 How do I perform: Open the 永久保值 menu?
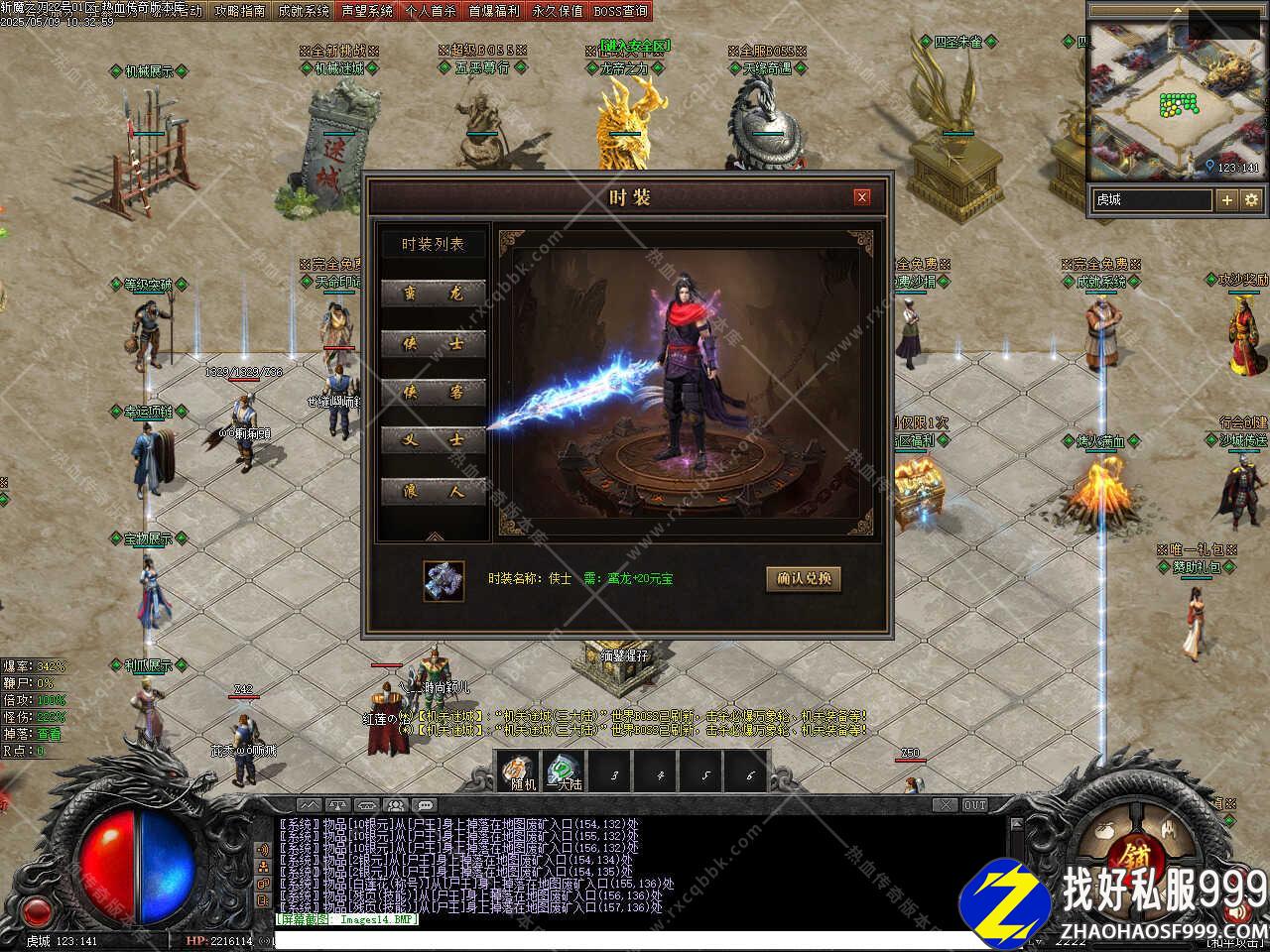(558, 11)
